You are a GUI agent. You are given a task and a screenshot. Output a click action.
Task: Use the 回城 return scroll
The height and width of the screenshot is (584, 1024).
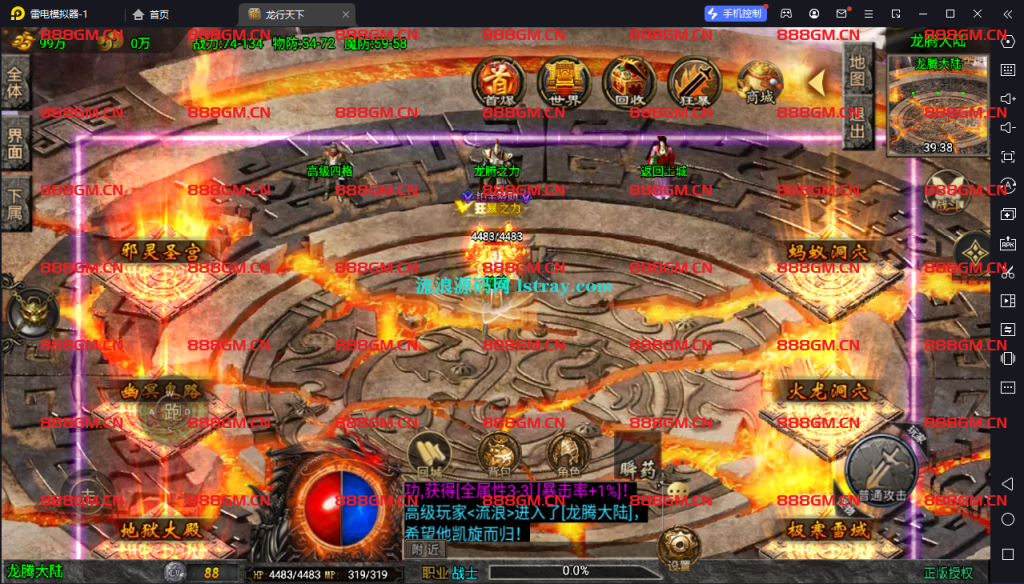point(429,455)
